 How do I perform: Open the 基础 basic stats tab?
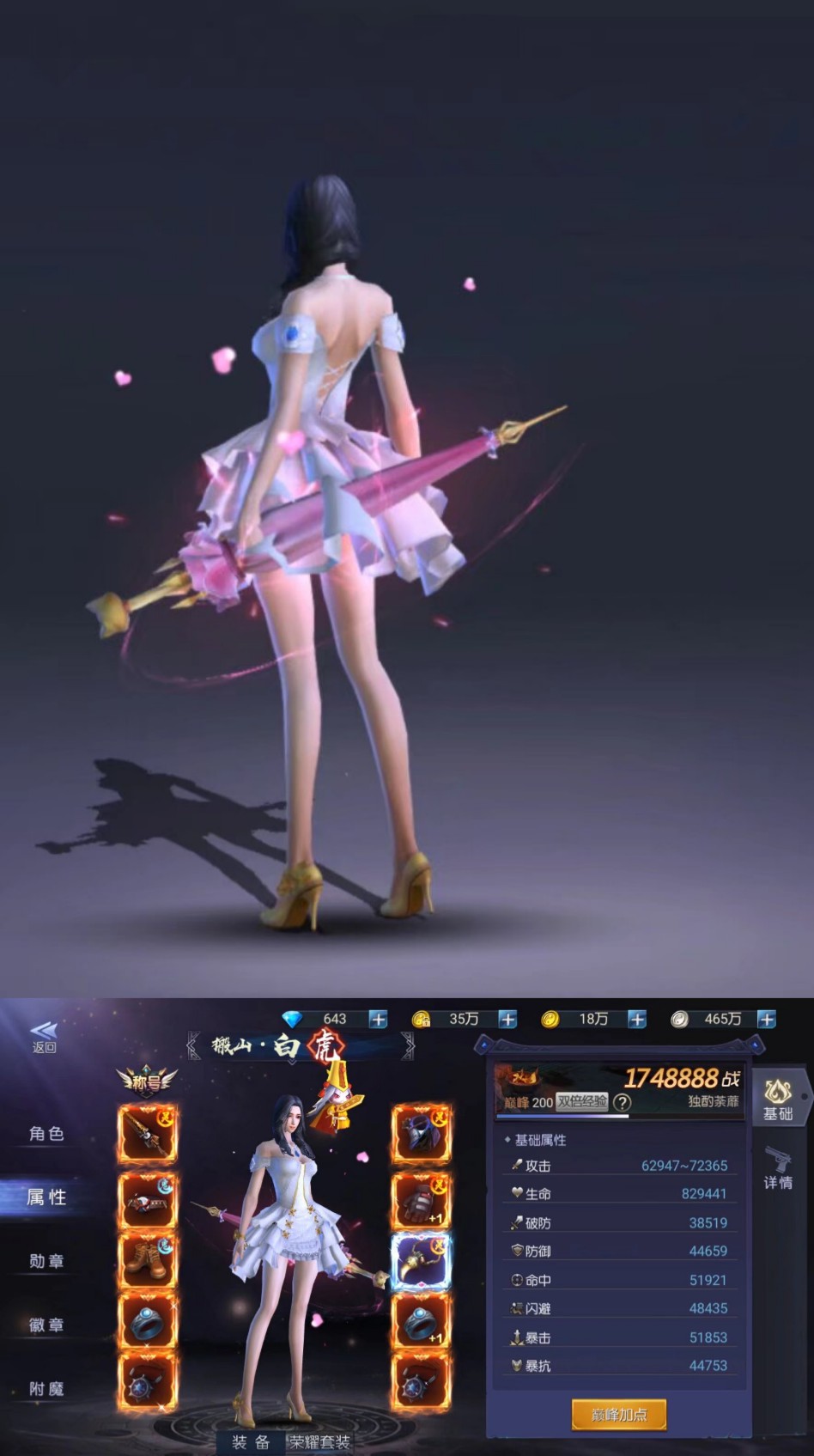778,1100
